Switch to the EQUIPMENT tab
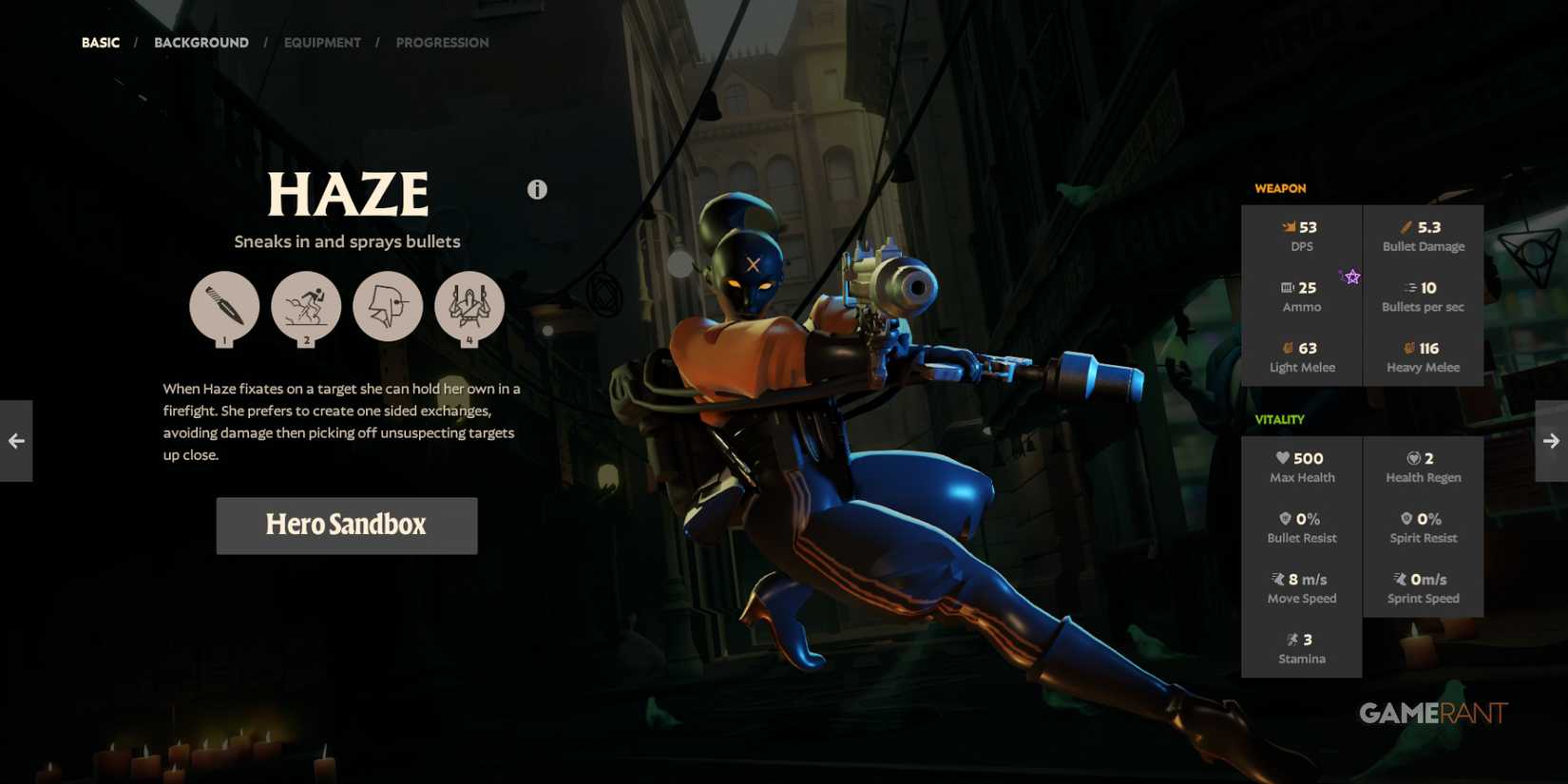This screenshot has height=784, width=1568. (322, 42)
